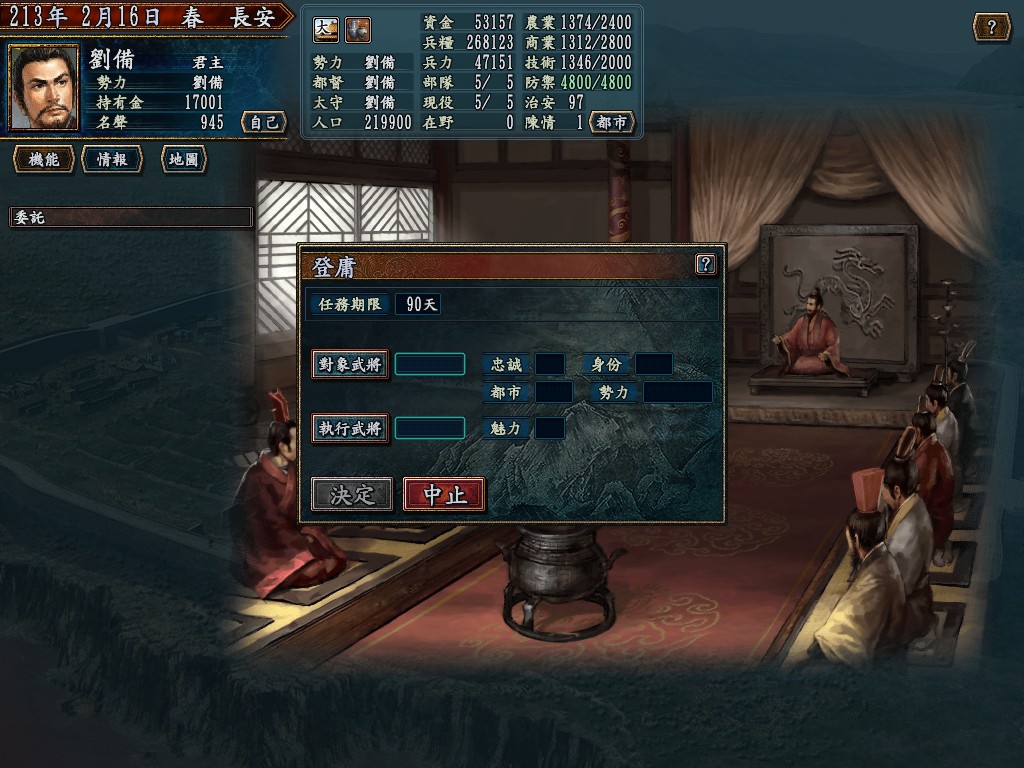Viewport: 1024px width, 768px height.
Task: Click the 大 character icon in city panel
Action: (326, 30)
